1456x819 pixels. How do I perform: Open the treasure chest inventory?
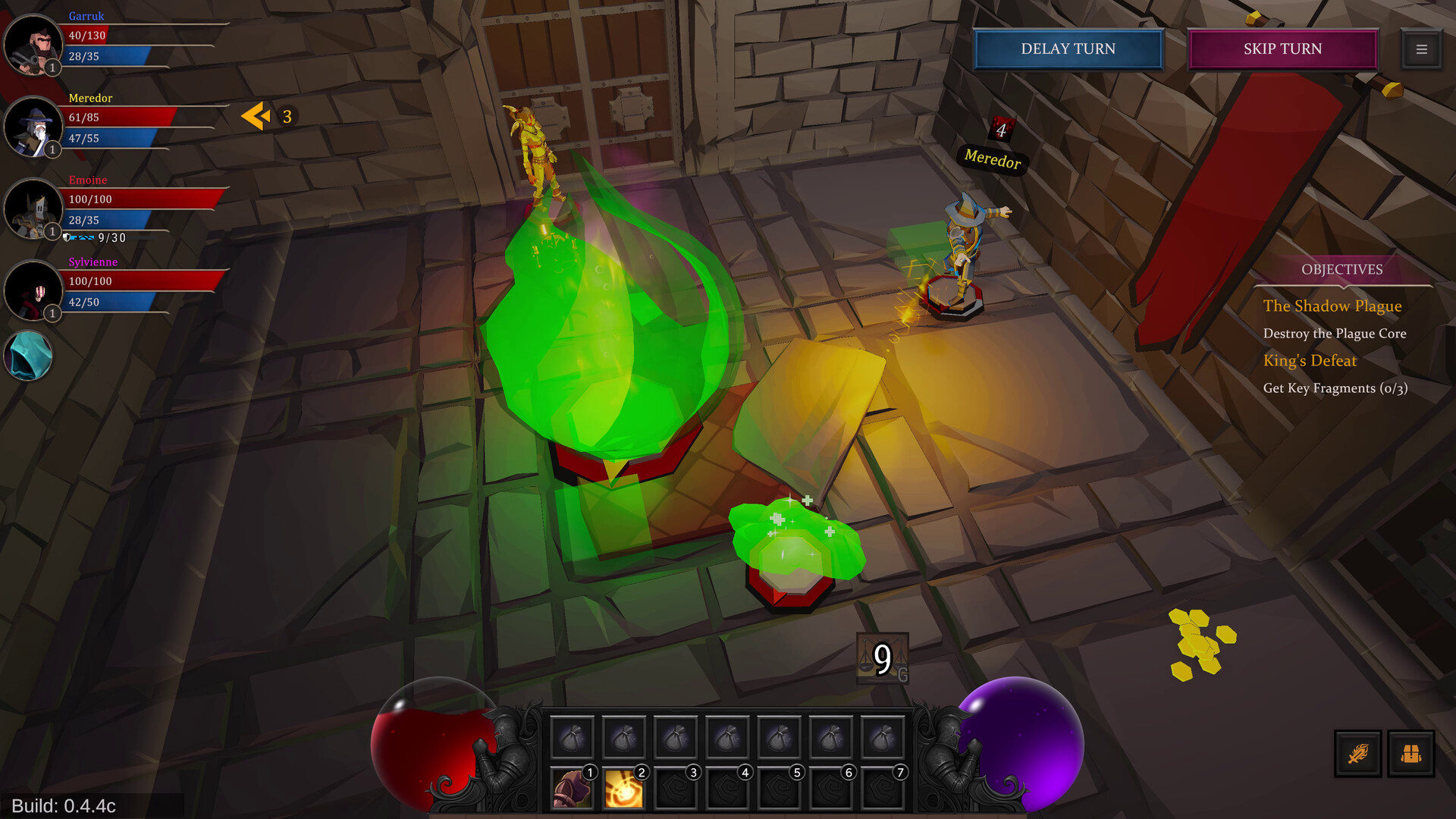pyautogui.click(x=1410, y=754)
